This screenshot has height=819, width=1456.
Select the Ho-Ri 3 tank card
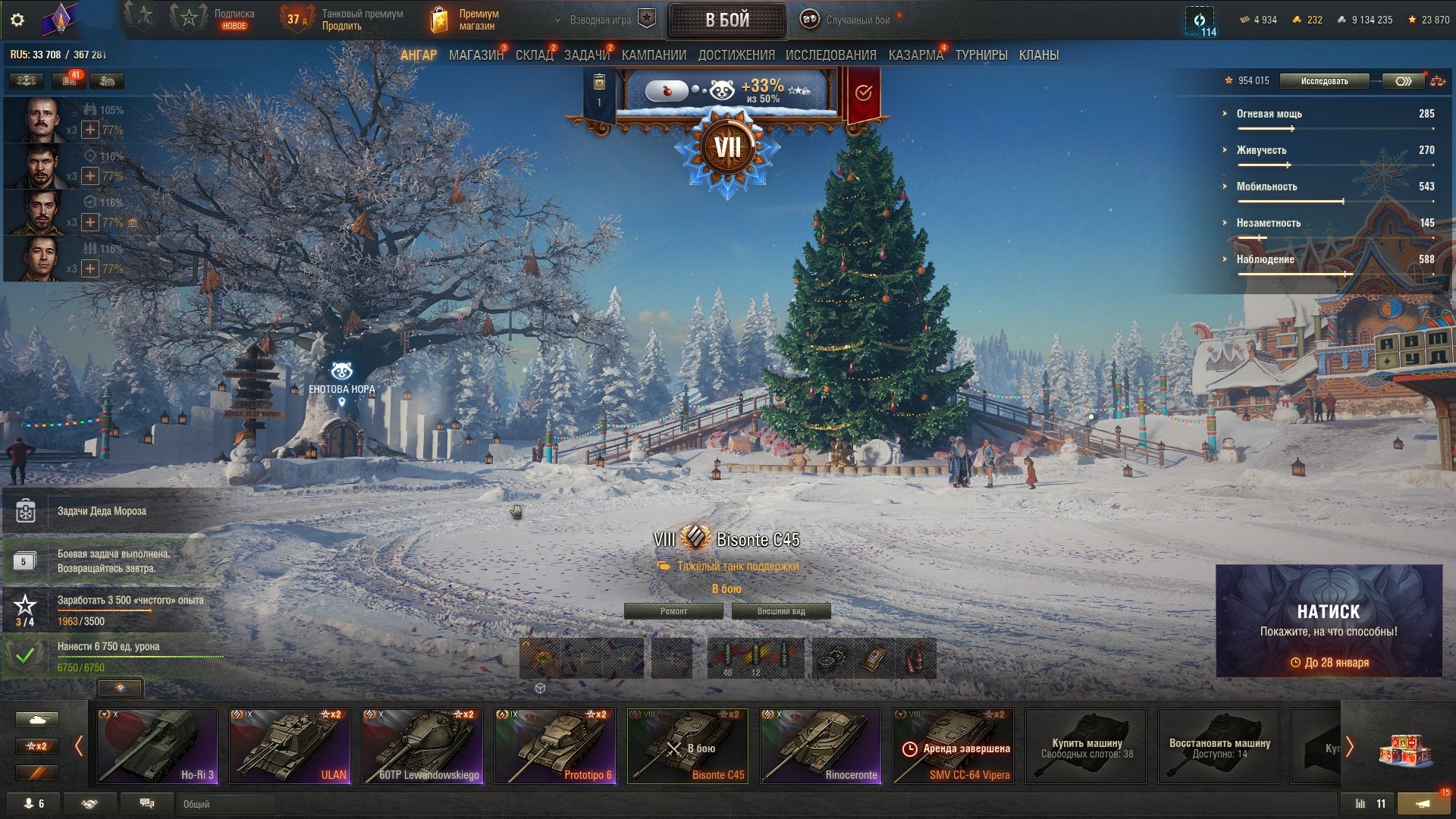click(x=157, y=745)
